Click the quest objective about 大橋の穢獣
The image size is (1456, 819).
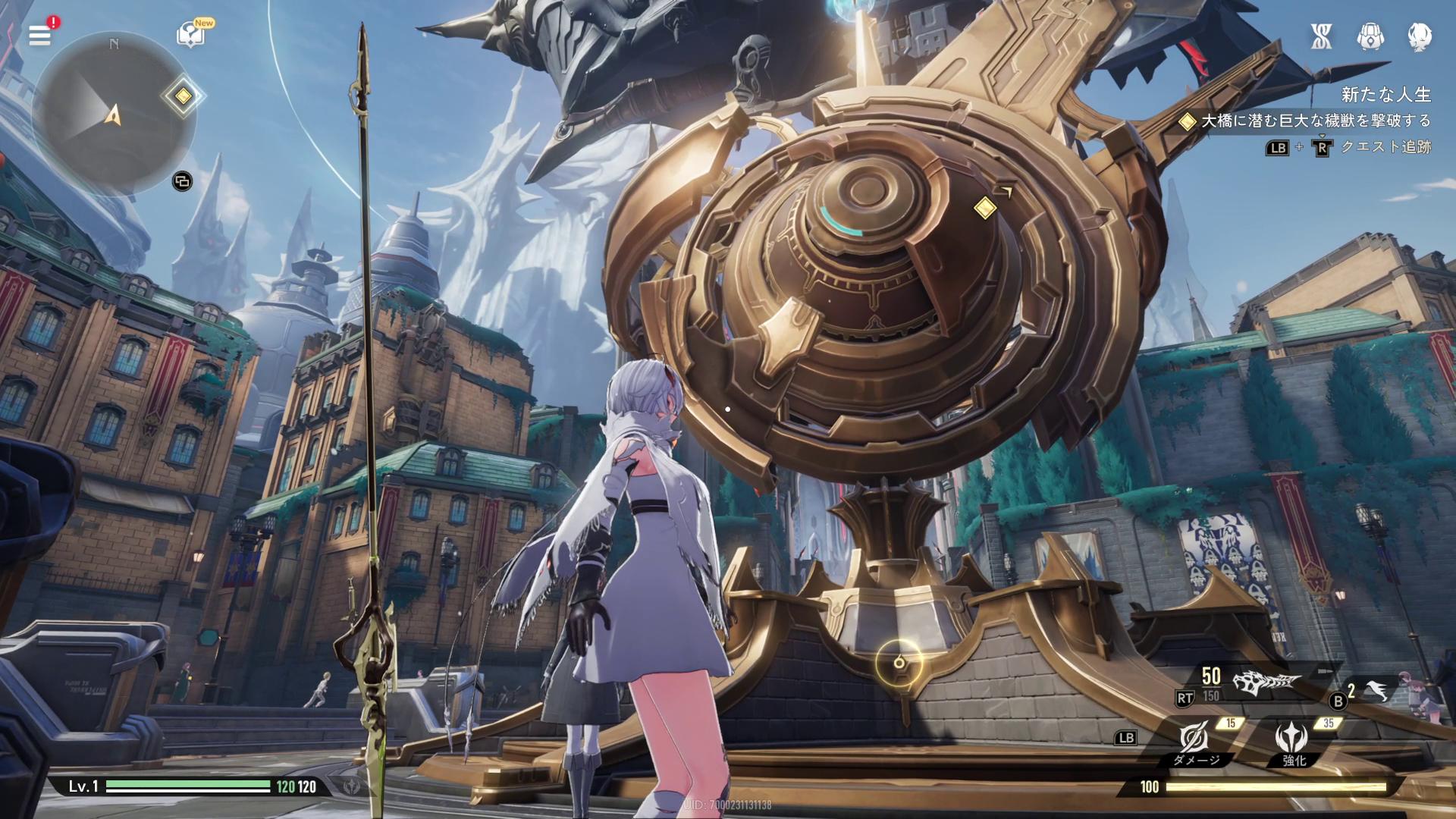point(1315,121)
